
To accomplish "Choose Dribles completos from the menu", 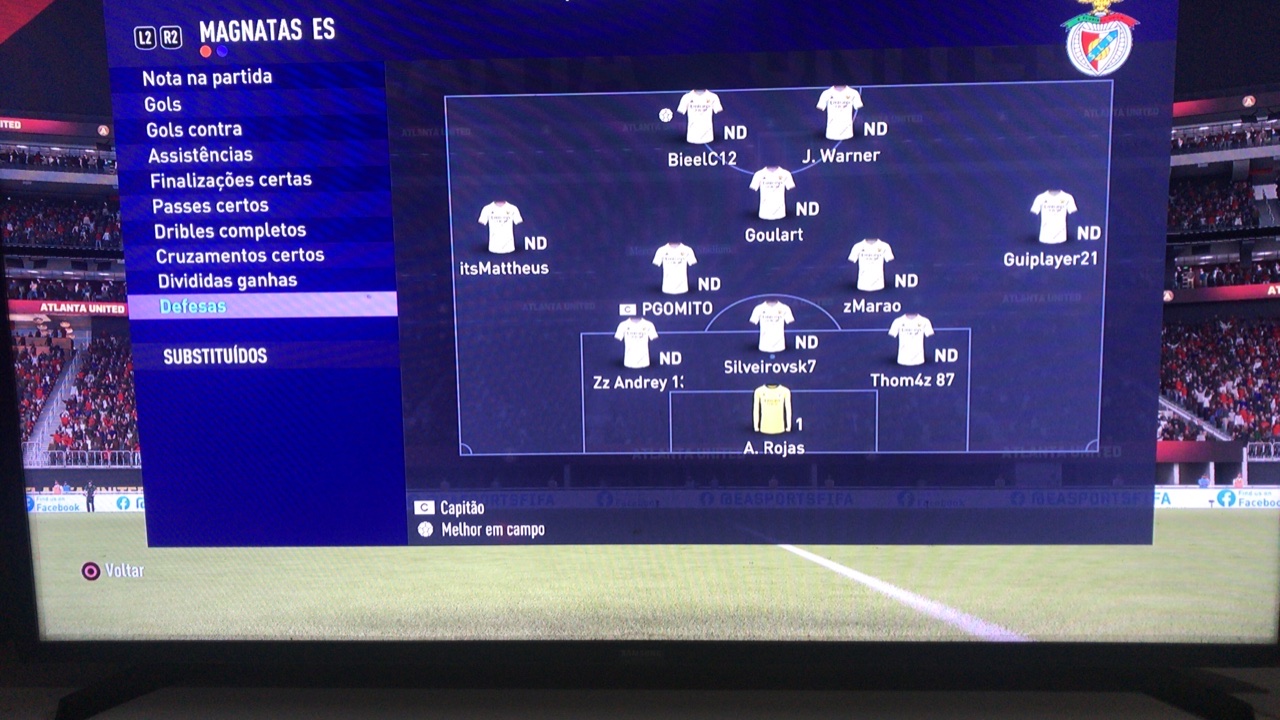I will coord(230,231).
